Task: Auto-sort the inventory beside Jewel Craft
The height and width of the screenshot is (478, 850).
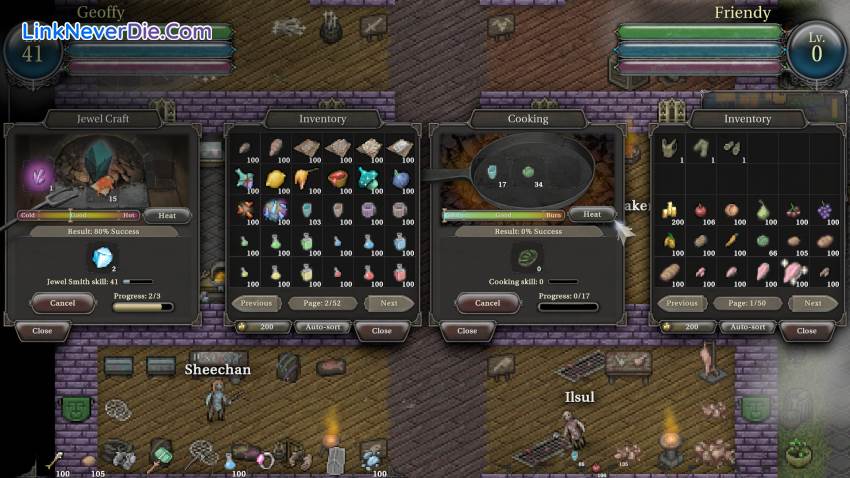Action: pos(322,327)
